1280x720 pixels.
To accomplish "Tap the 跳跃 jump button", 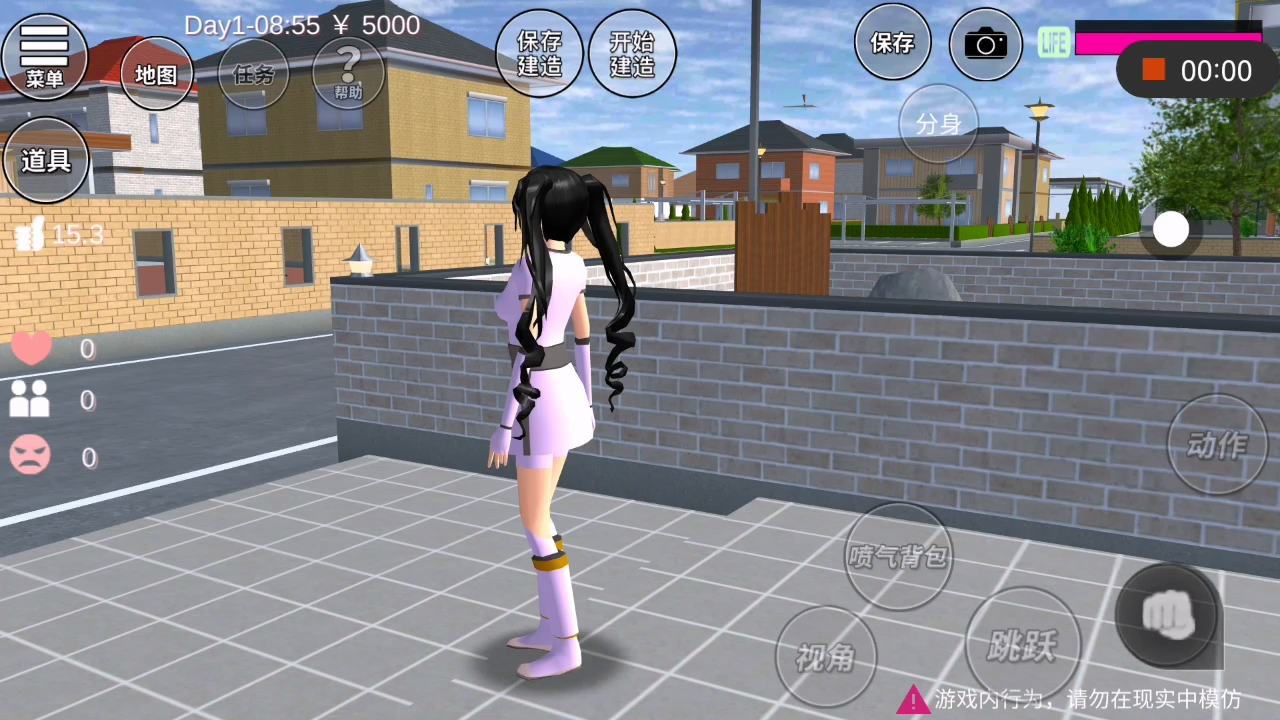I will tap(1022, 645).
